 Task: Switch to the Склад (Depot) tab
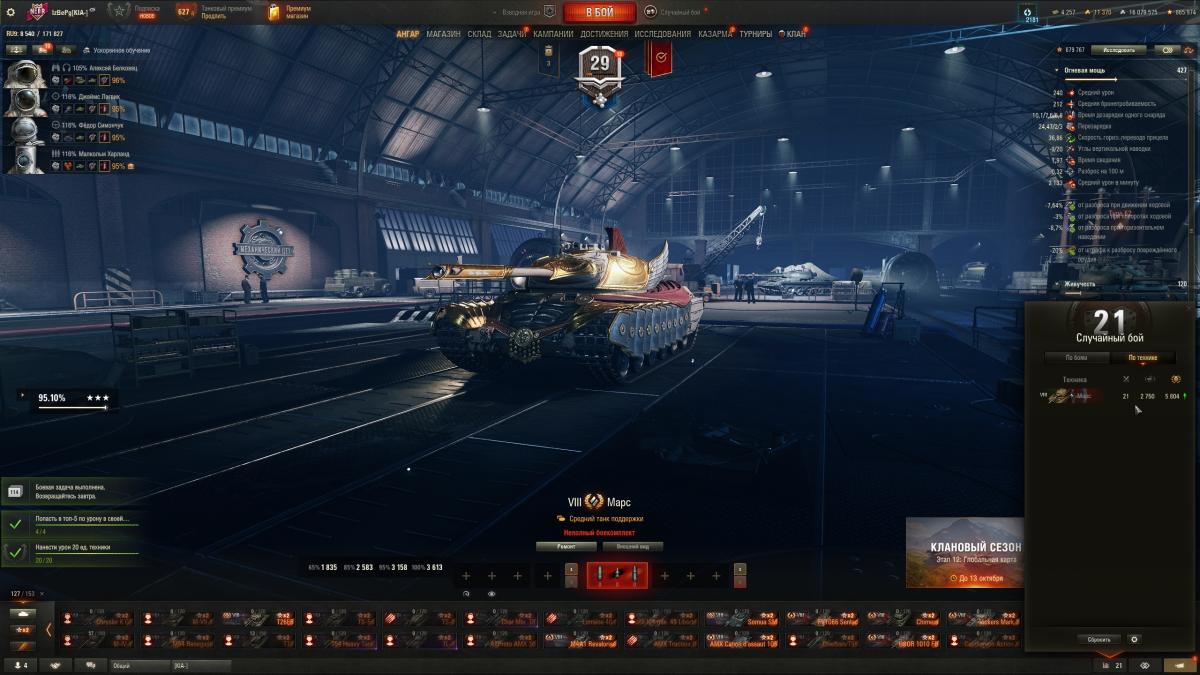point(479,34)
